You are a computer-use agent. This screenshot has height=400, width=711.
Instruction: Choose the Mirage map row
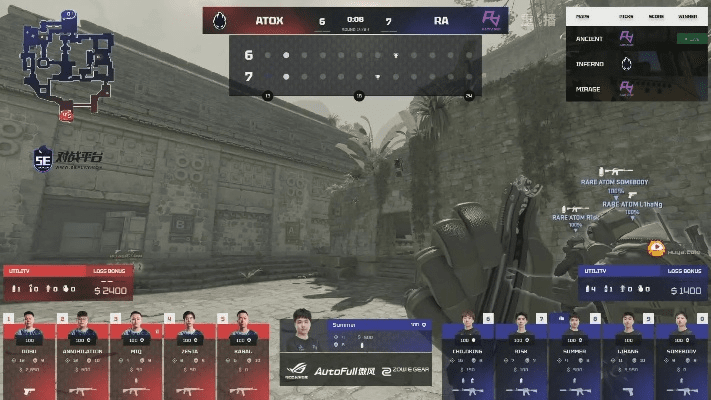[636, 88]
